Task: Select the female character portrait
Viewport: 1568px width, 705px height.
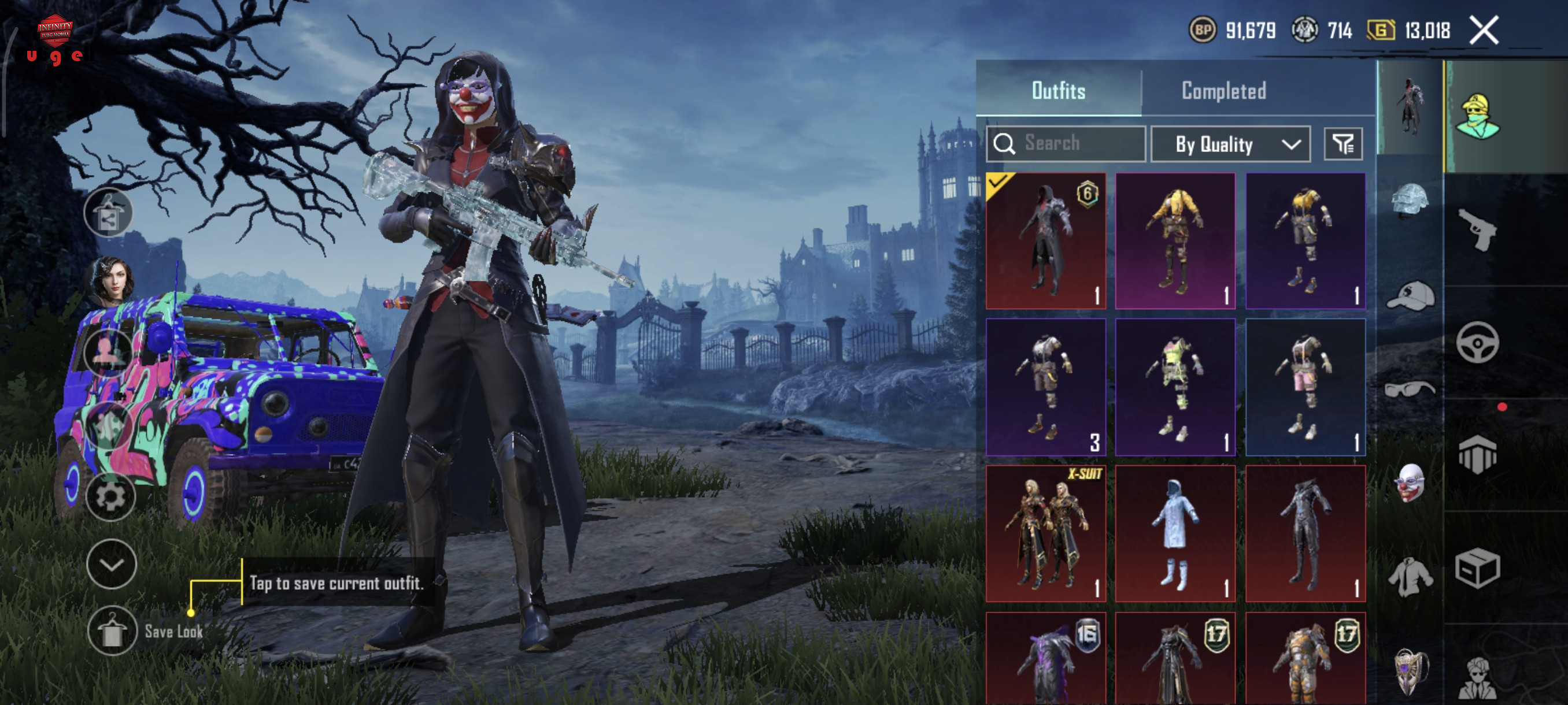Action: tap(112, 280)
